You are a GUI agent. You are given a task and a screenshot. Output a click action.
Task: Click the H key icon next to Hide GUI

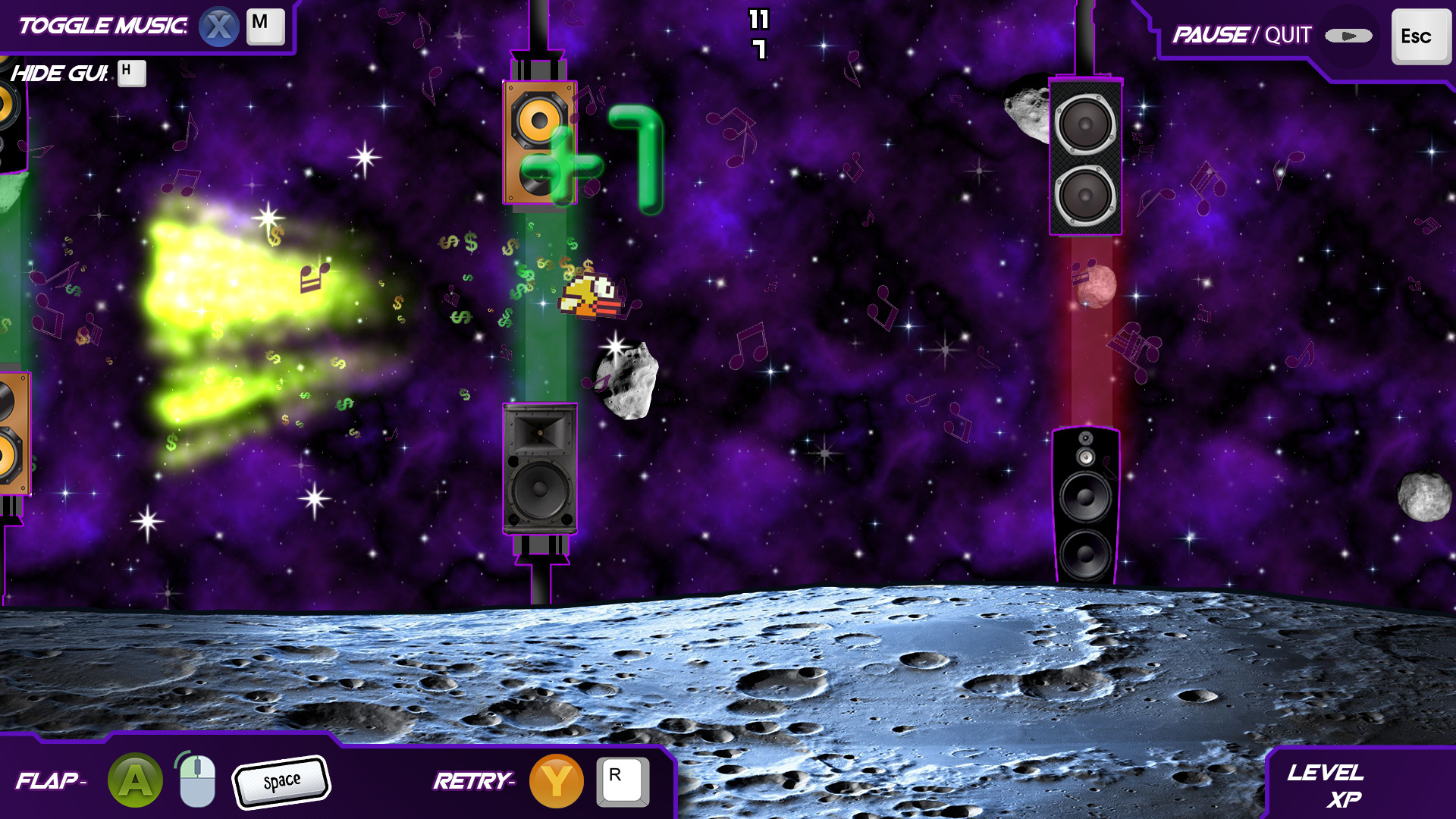pyautogui.click(x=132, y=74)
